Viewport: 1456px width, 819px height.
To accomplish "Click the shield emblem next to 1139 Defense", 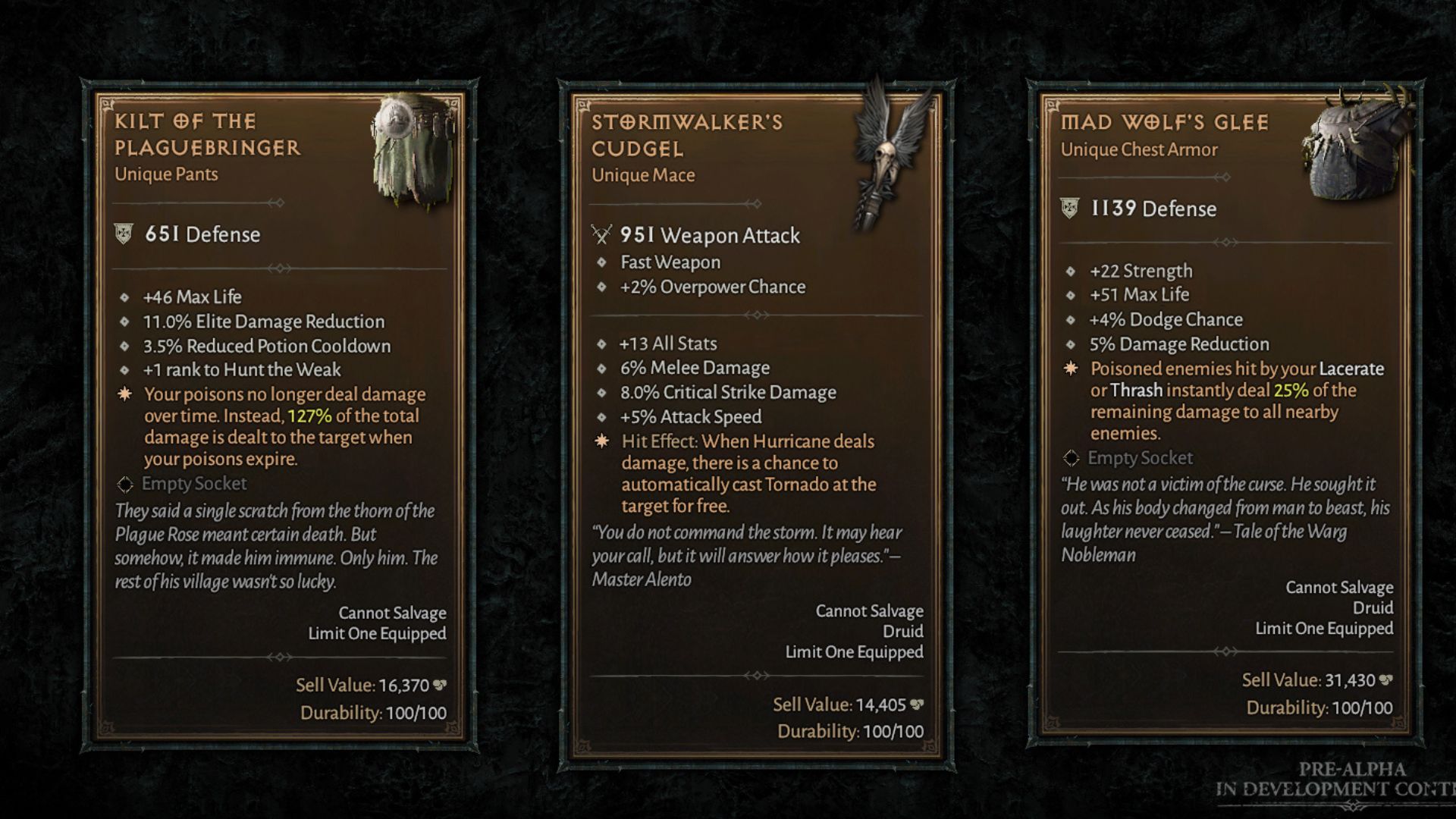I will coord(1069,207).
